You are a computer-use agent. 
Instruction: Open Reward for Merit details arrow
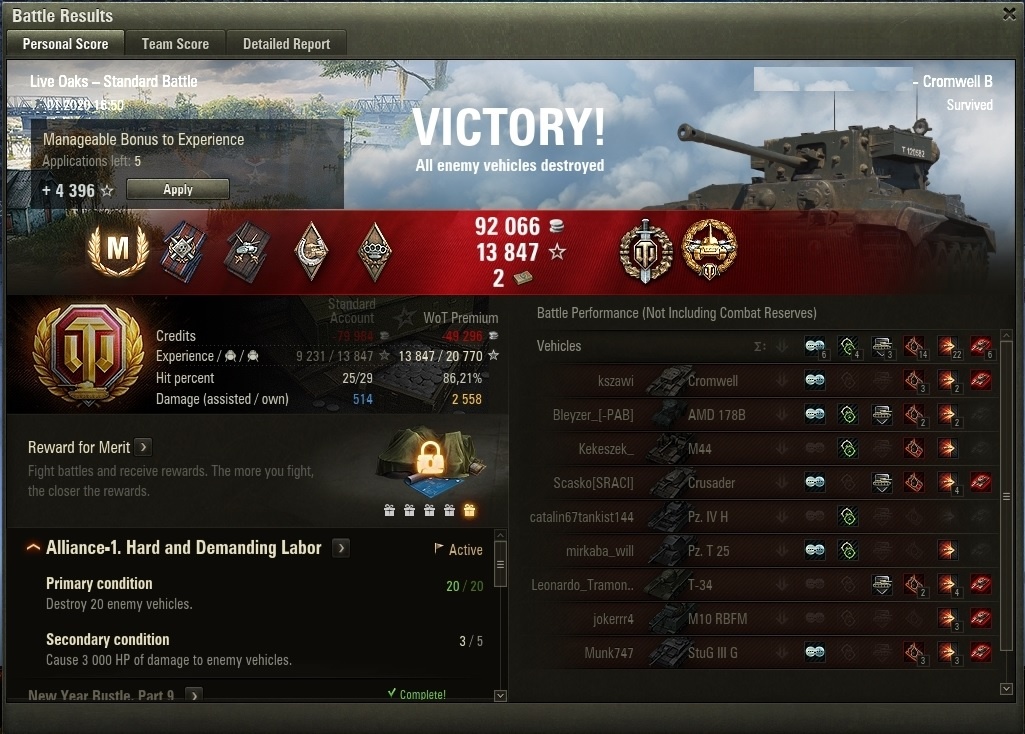click(143, 447)
